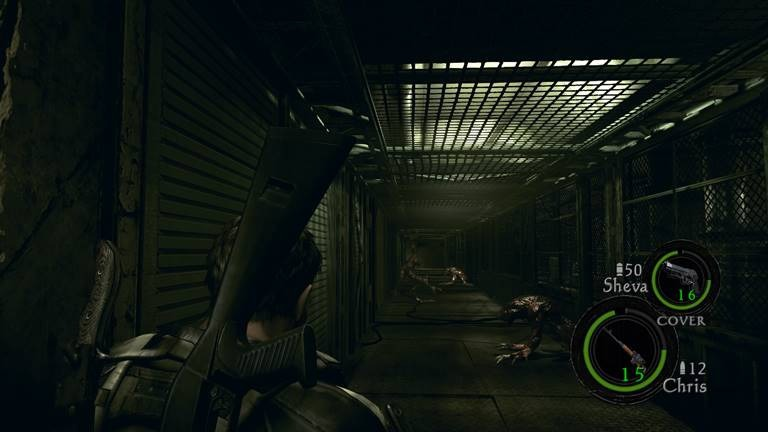Image resolution: width=768 pixels, height=432 pixels.
Task: Toggle the COVER partner command label
Action: [x=681, y=321]
